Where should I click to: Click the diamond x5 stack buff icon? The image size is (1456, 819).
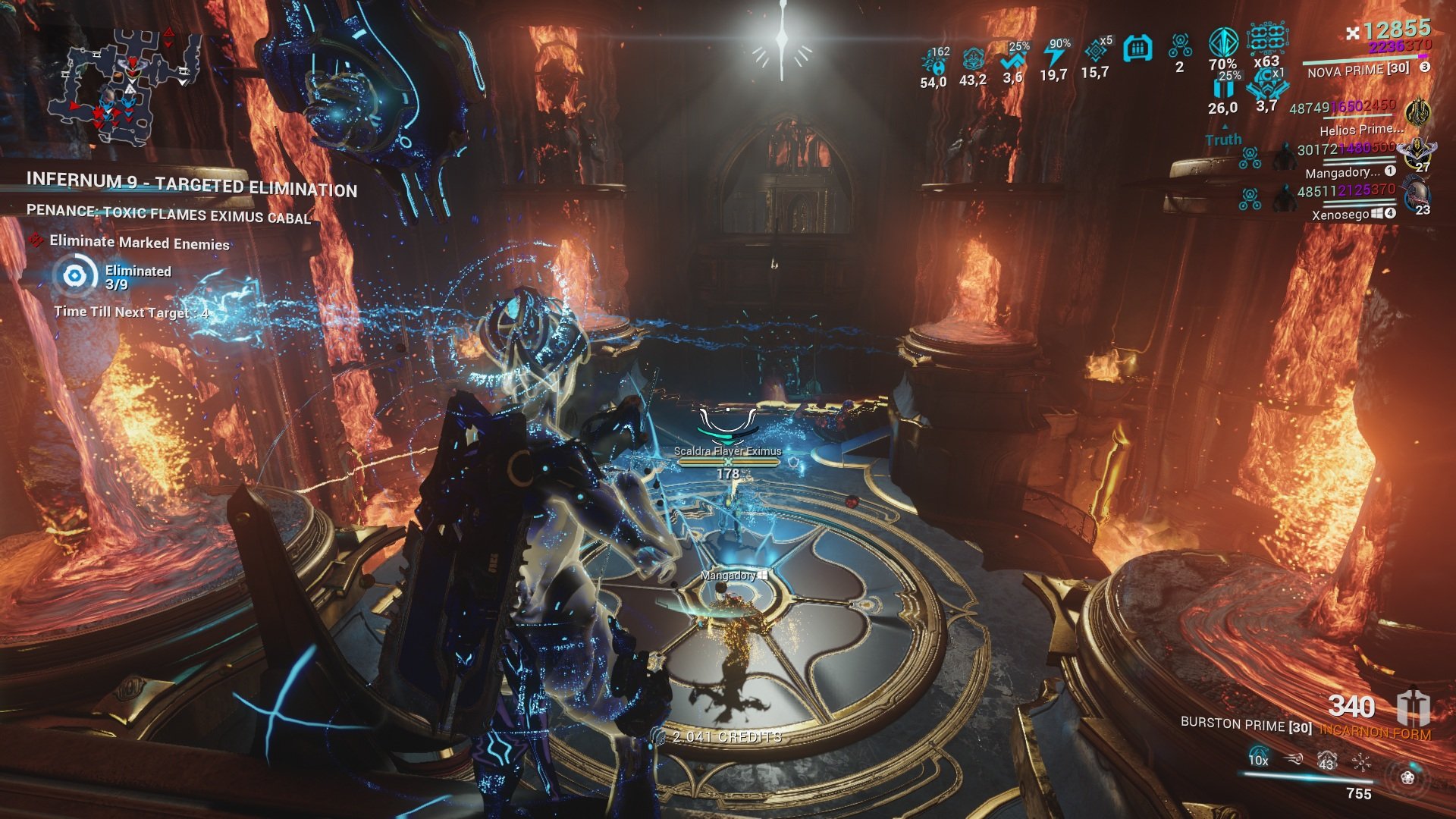tap(1096, 51)
